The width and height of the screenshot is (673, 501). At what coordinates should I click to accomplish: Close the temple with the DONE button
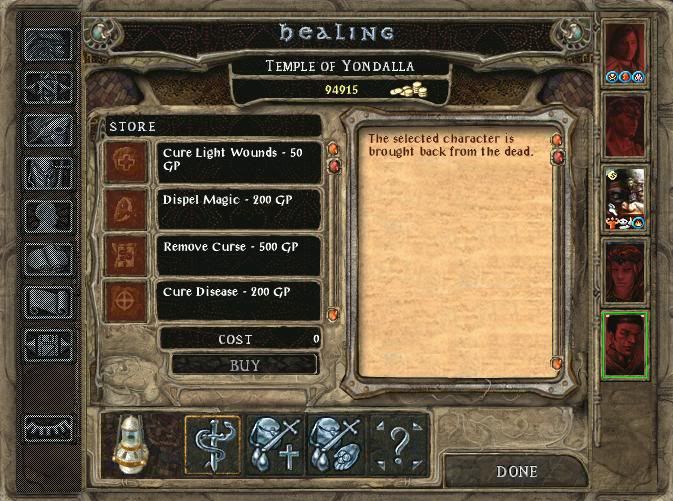[517, 471]
